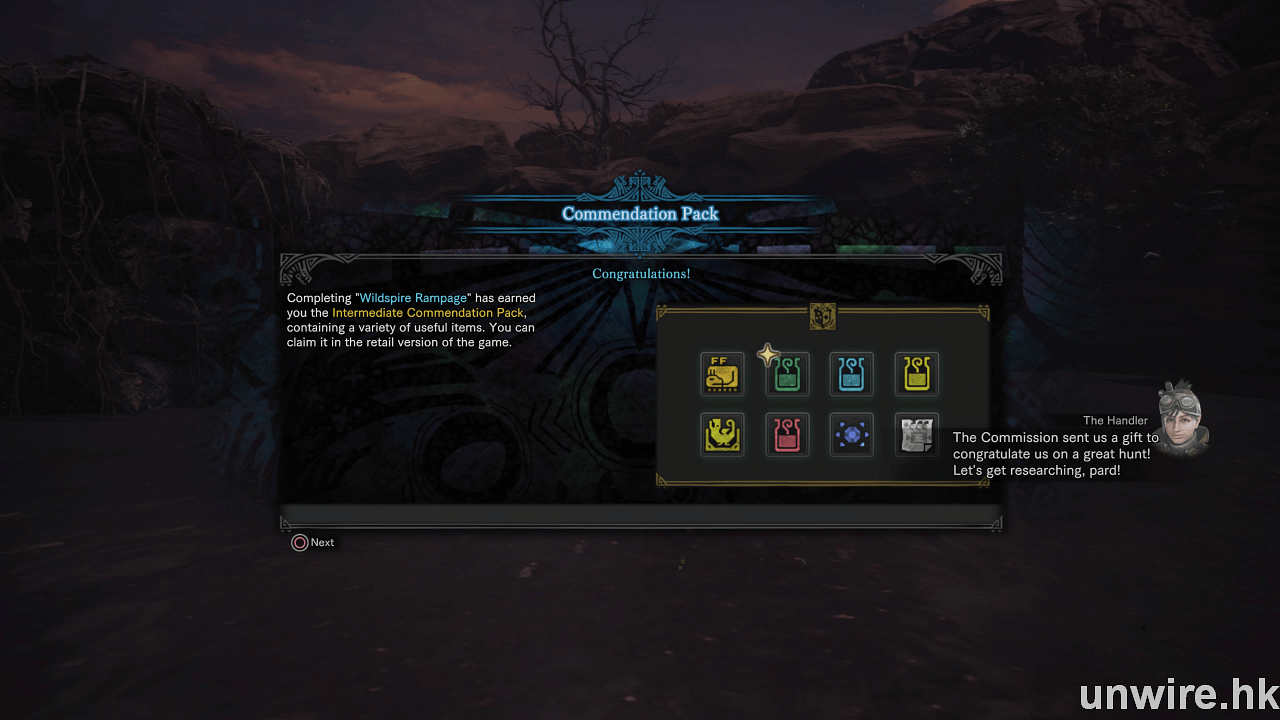Select the green potion bottle item
Image resolution: width=1280 pixels, height=720 pixels.
coord(788,374)
